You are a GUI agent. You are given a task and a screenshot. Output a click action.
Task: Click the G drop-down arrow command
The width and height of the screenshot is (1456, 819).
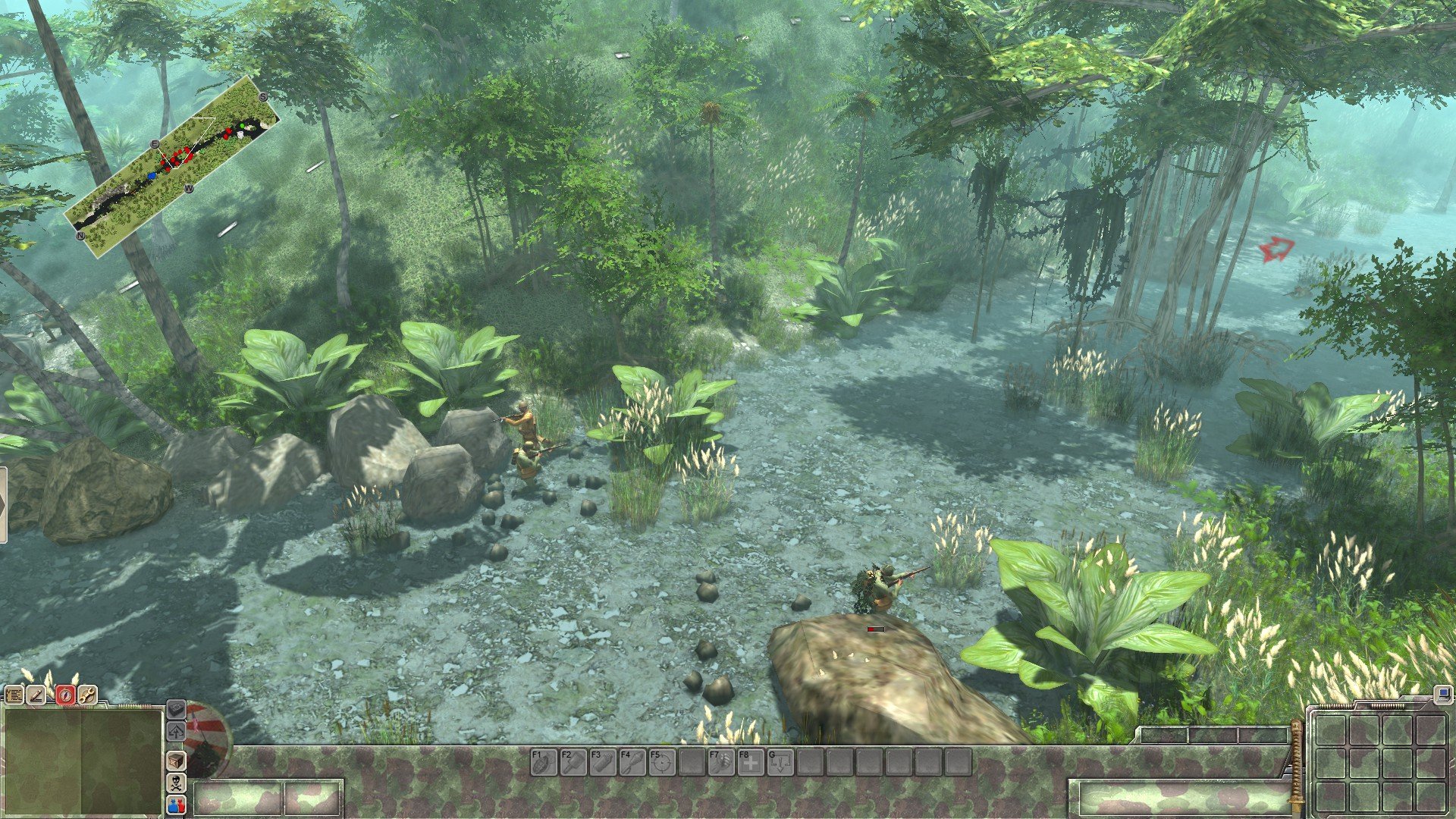(780, 761)
